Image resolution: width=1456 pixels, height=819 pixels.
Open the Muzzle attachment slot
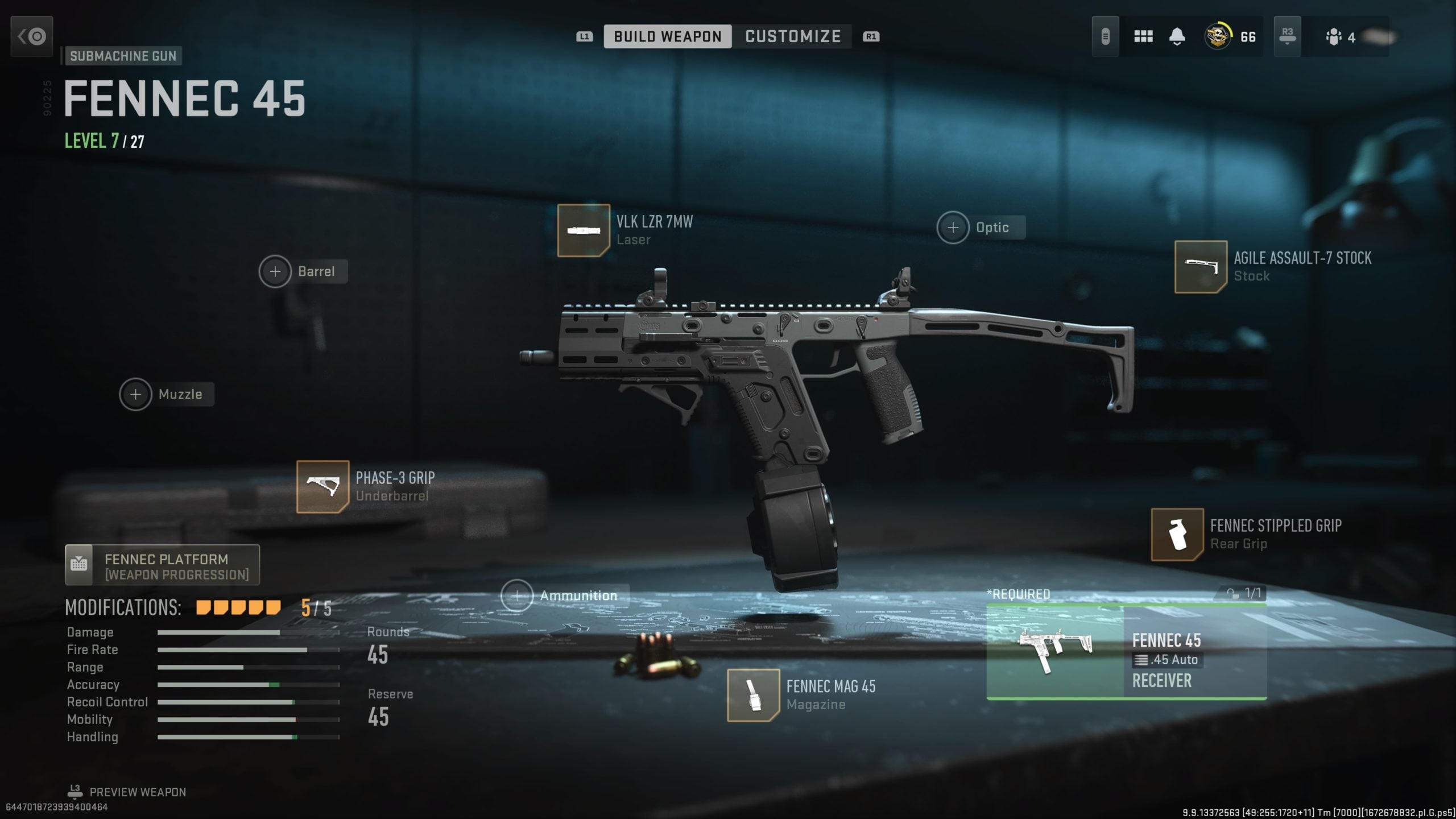point(135,394)
